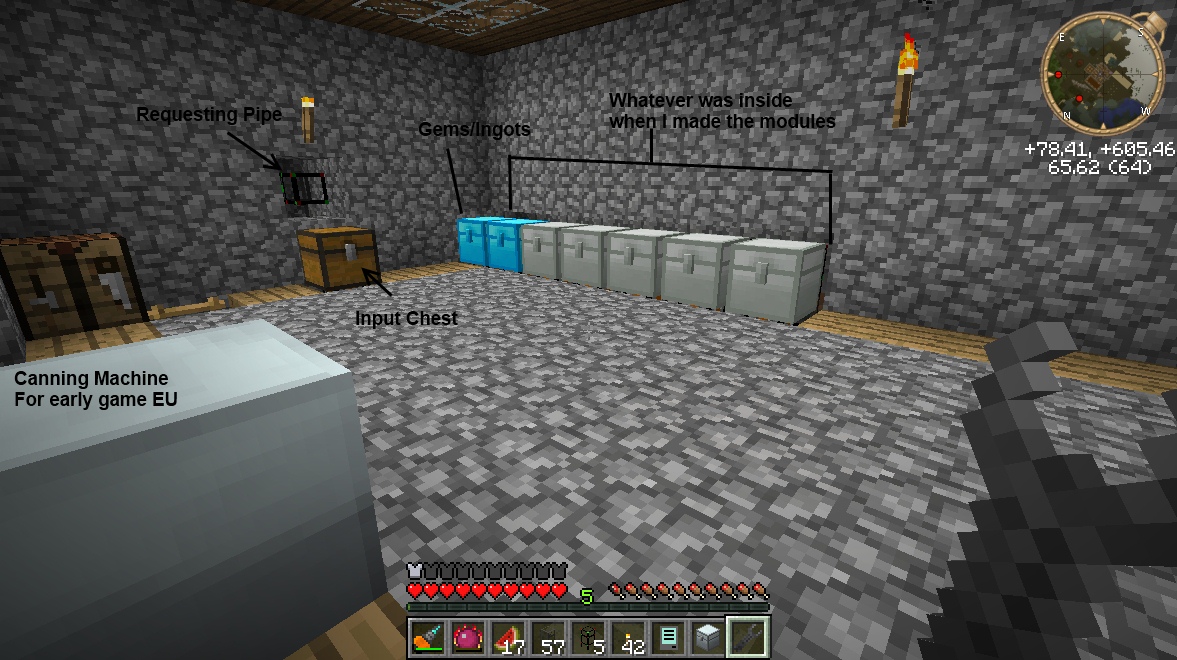Click the circular minimap
Viewport: 1177px width, 660px height.
(1102, 77)
